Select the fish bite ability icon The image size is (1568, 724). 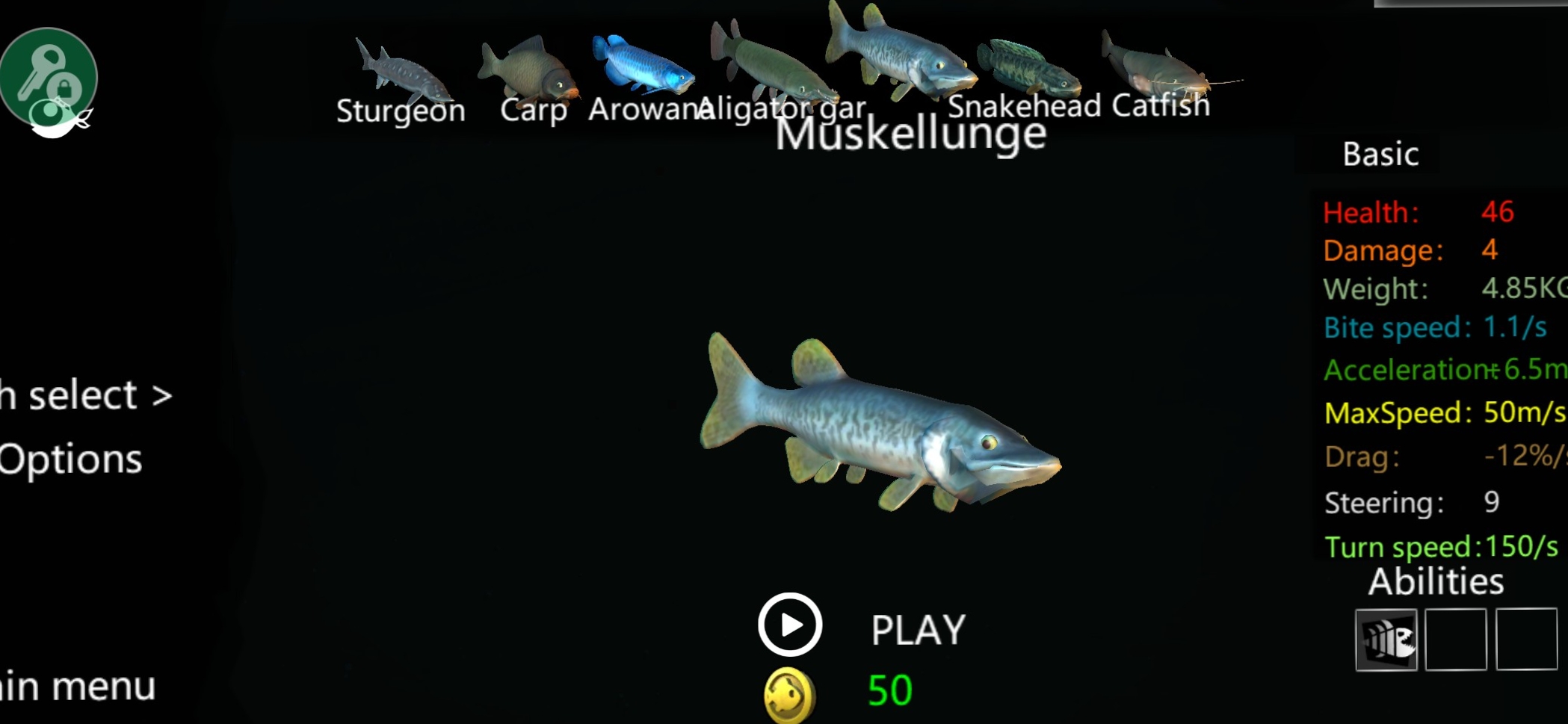[1386, 640]
